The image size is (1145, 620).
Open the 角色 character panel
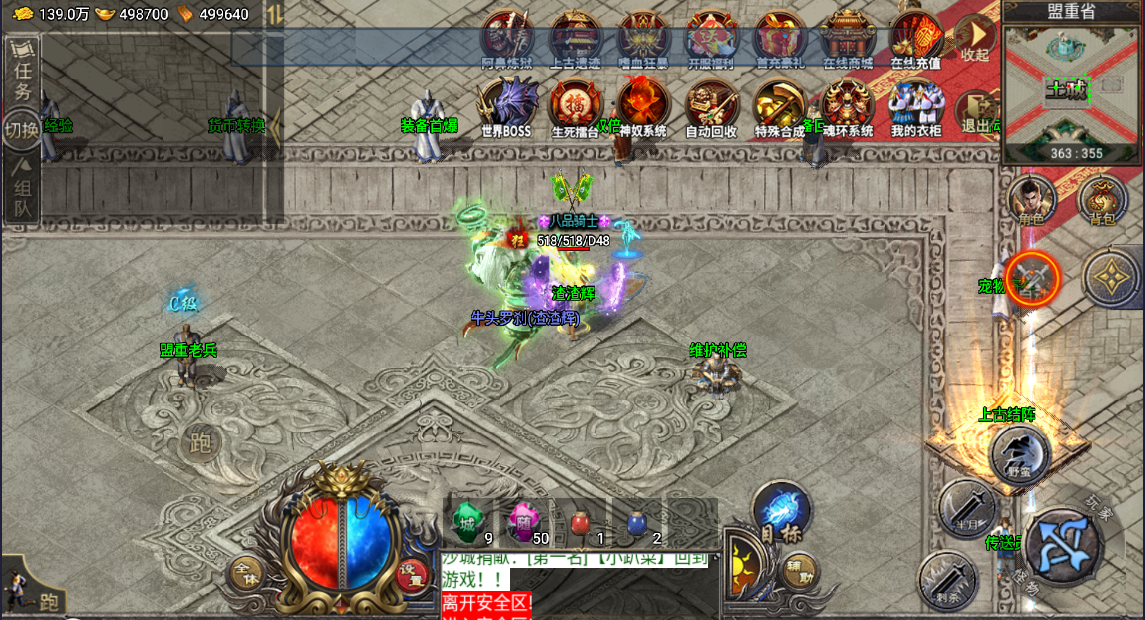(1031, 200)
